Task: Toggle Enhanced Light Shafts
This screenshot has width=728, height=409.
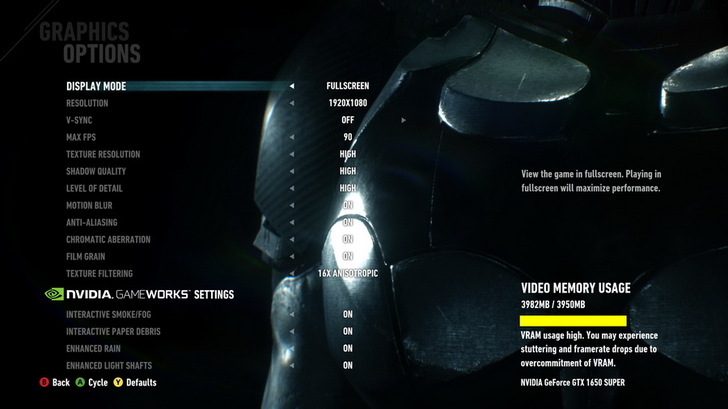Action: tap(109, 365)
